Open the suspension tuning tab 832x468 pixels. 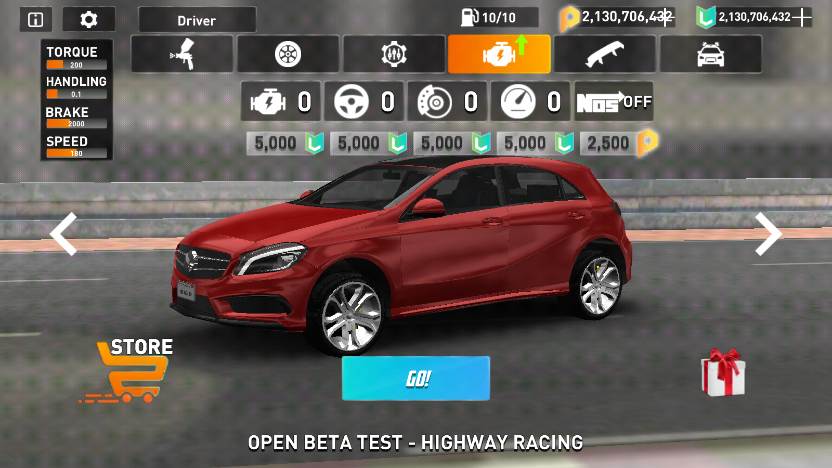tap(394, 54)
